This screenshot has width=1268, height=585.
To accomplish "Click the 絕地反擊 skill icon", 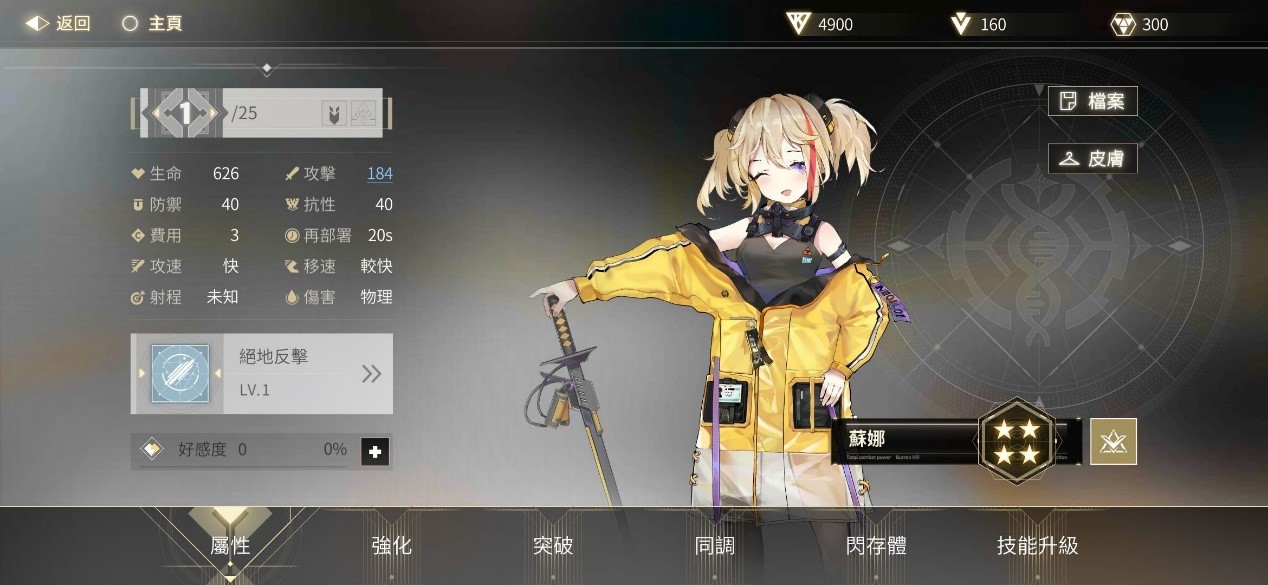I will coord(180,374).
